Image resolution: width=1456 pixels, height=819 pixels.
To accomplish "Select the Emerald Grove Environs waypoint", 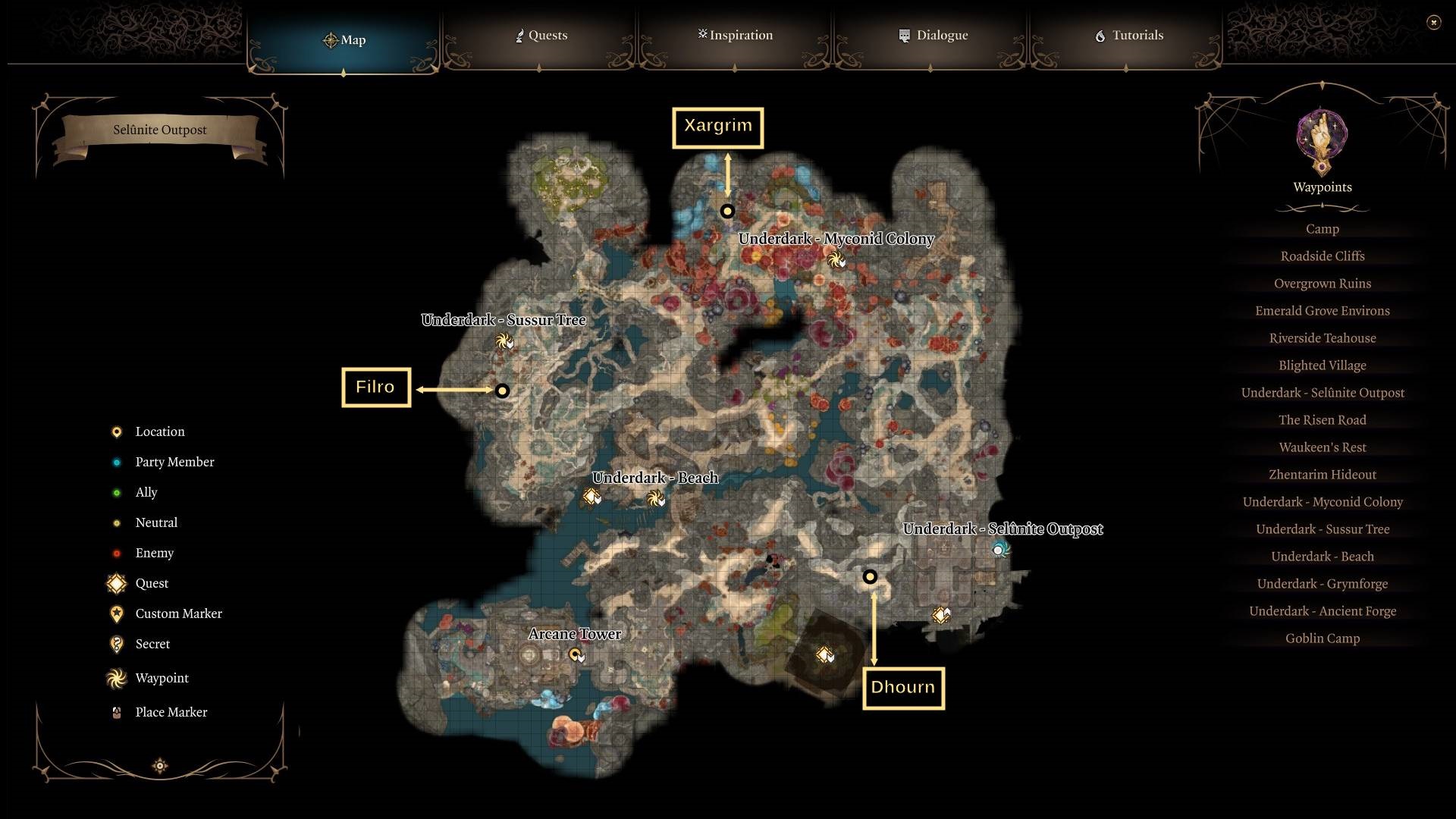I will coord(1322,311).
